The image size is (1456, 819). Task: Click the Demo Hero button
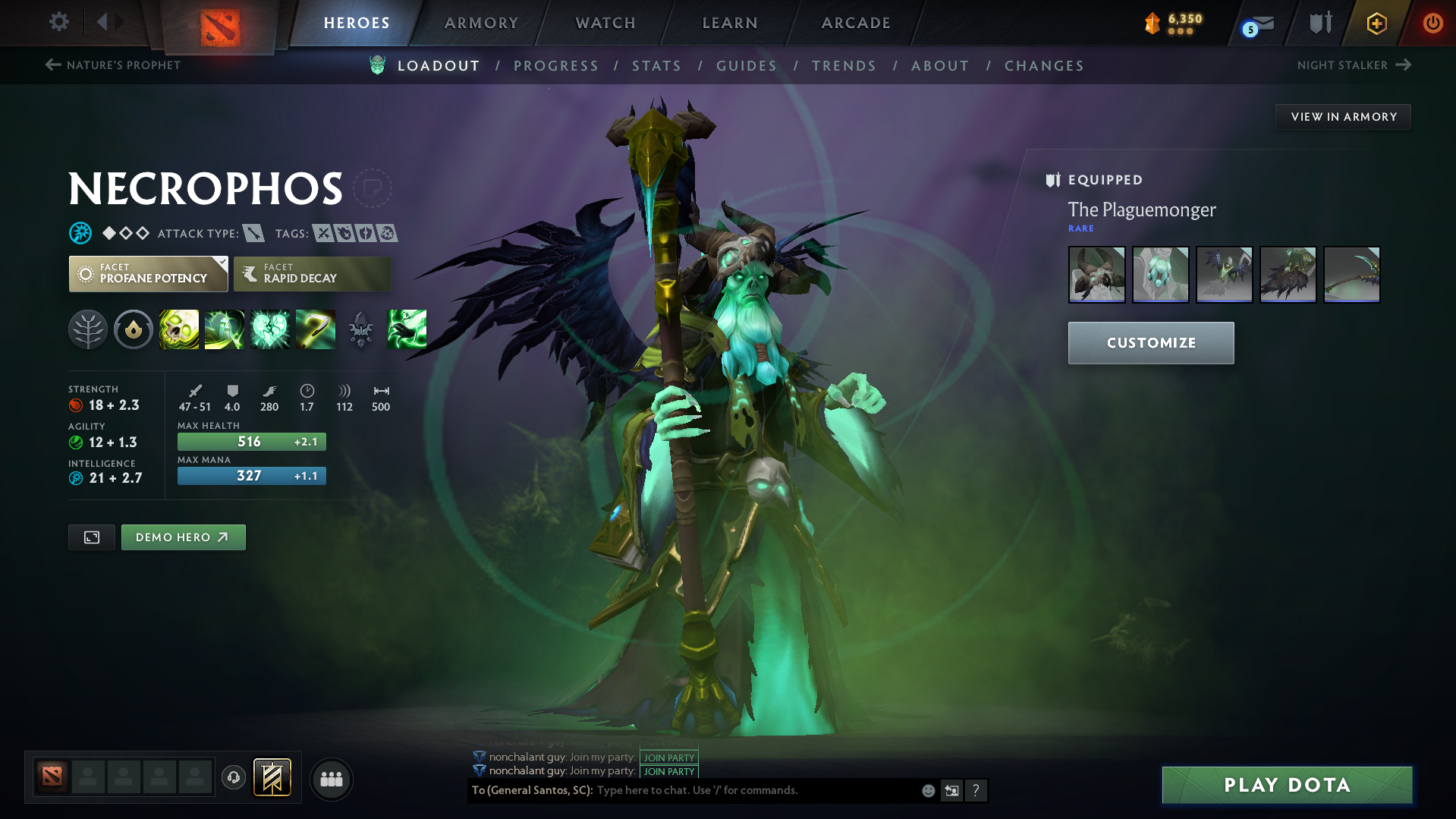(x=183, y=537)
